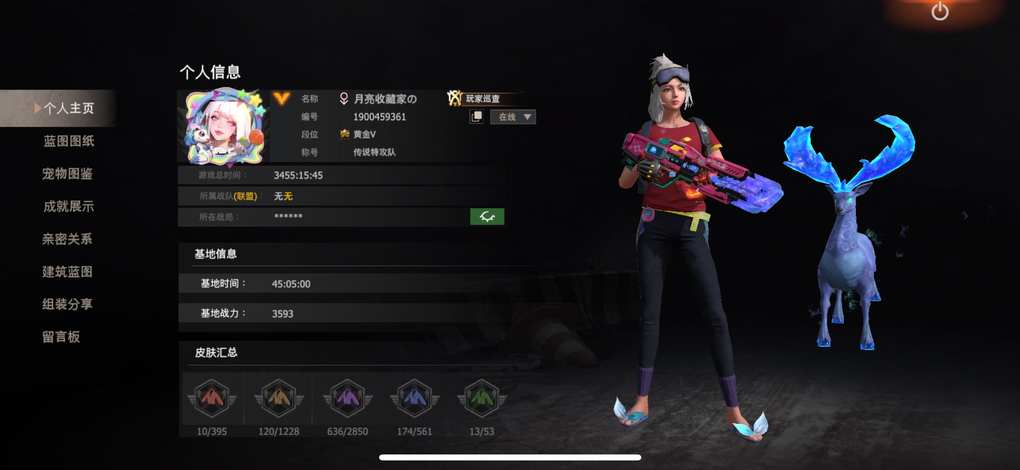Go to the 建筑蓝图 tab
Viewport: 1020px width, 470px height.
[x=68, y=272]
